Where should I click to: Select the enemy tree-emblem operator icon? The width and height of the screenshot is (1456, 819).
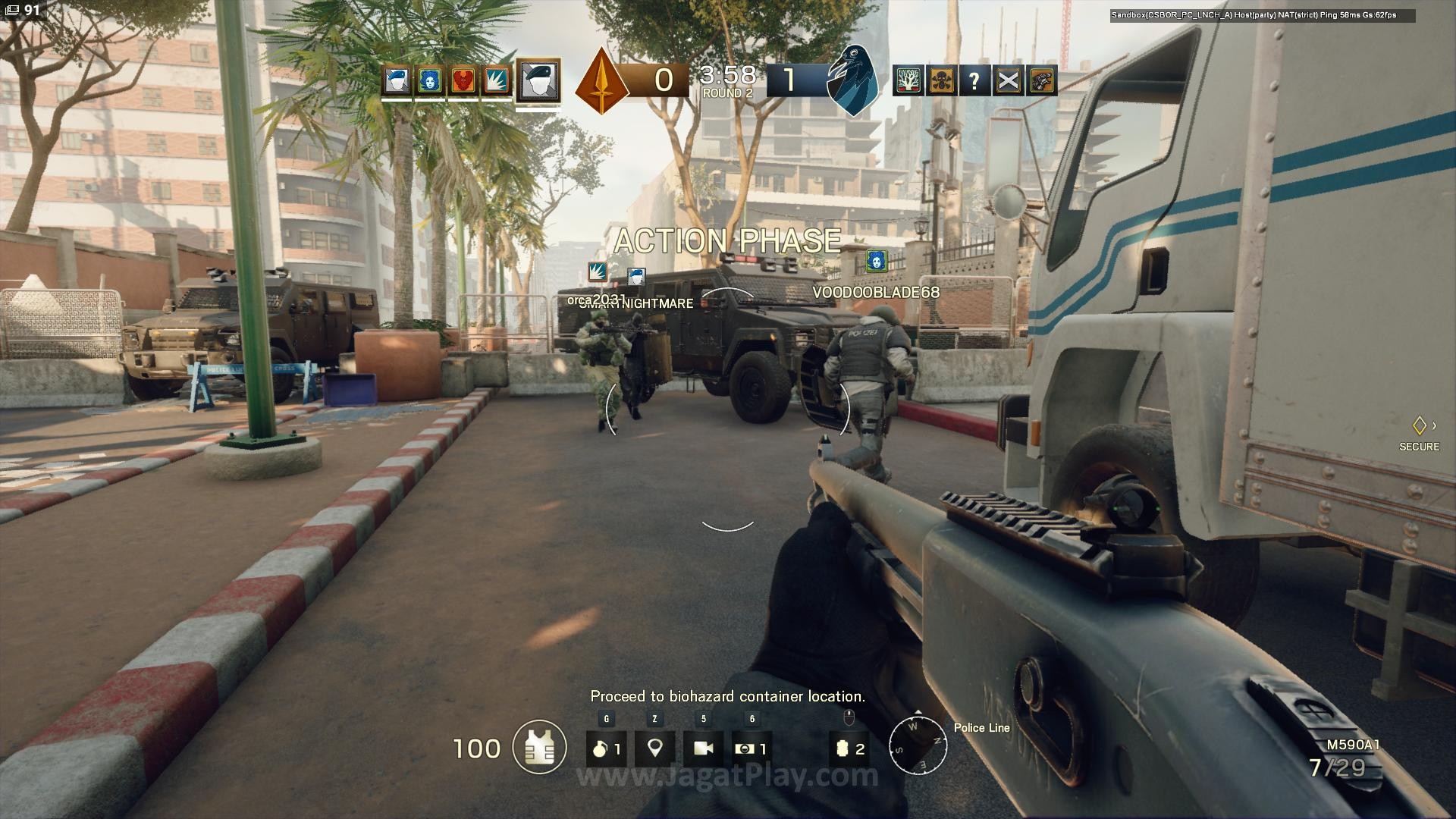908,80
